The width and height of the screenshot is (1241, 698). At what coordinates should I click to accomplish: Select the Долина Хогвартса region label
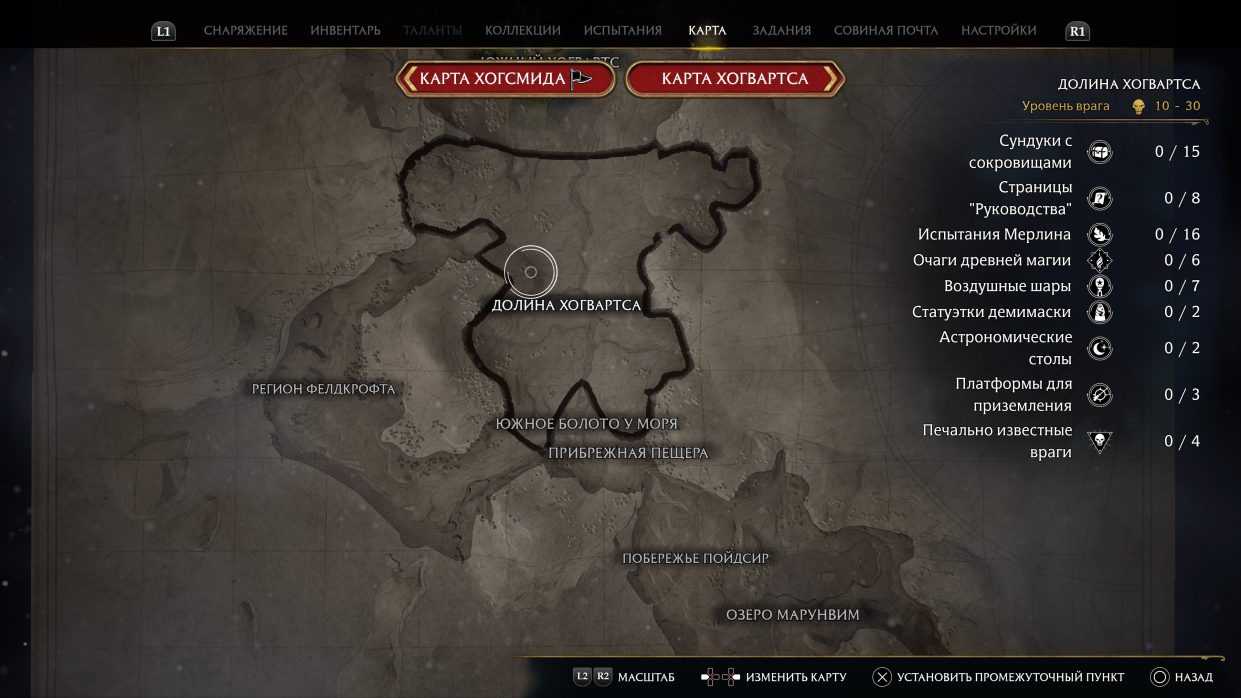[566, 305]
